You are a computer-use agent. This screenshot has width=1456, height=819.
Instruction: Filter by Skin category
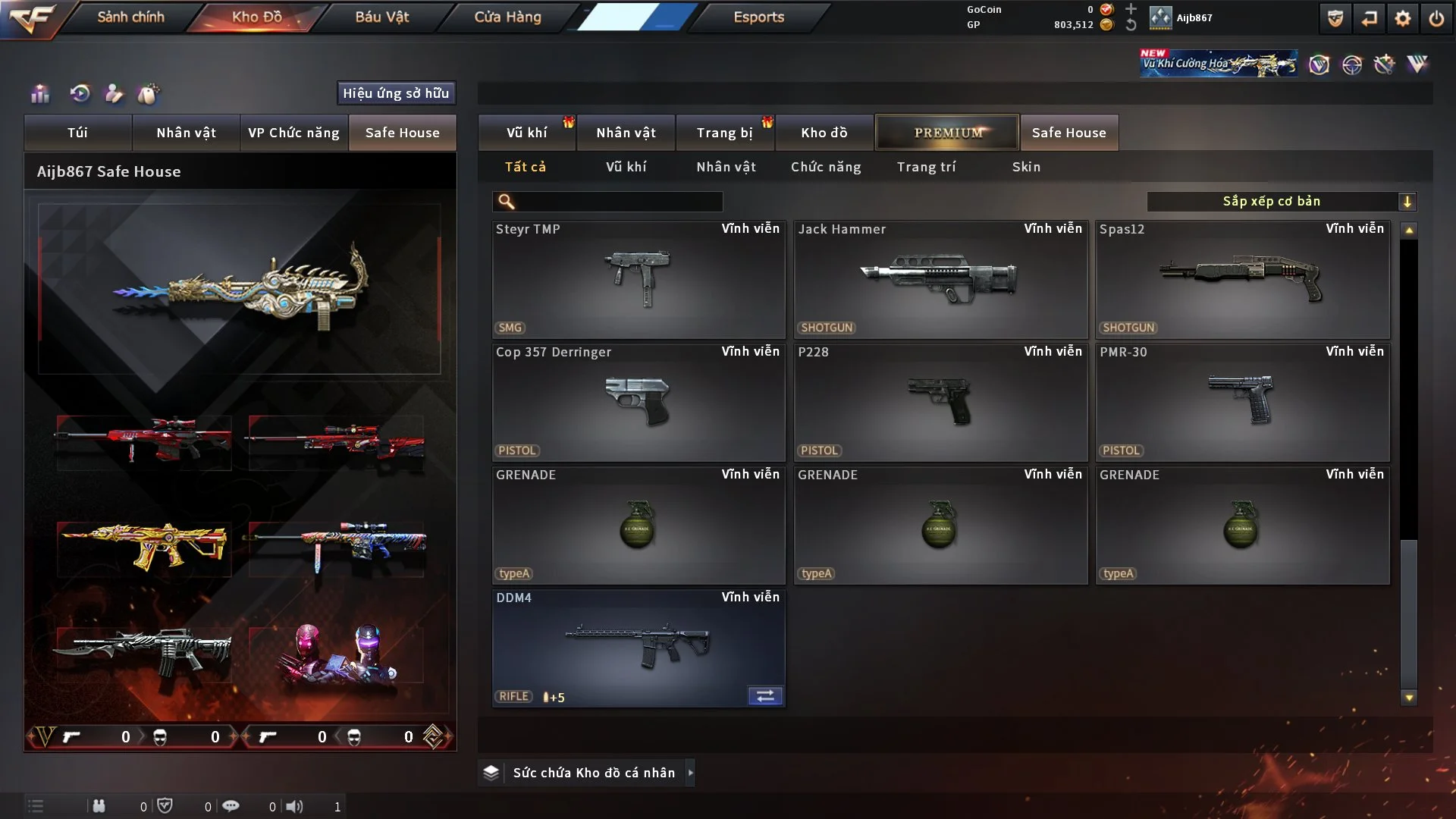point(1026,167)
